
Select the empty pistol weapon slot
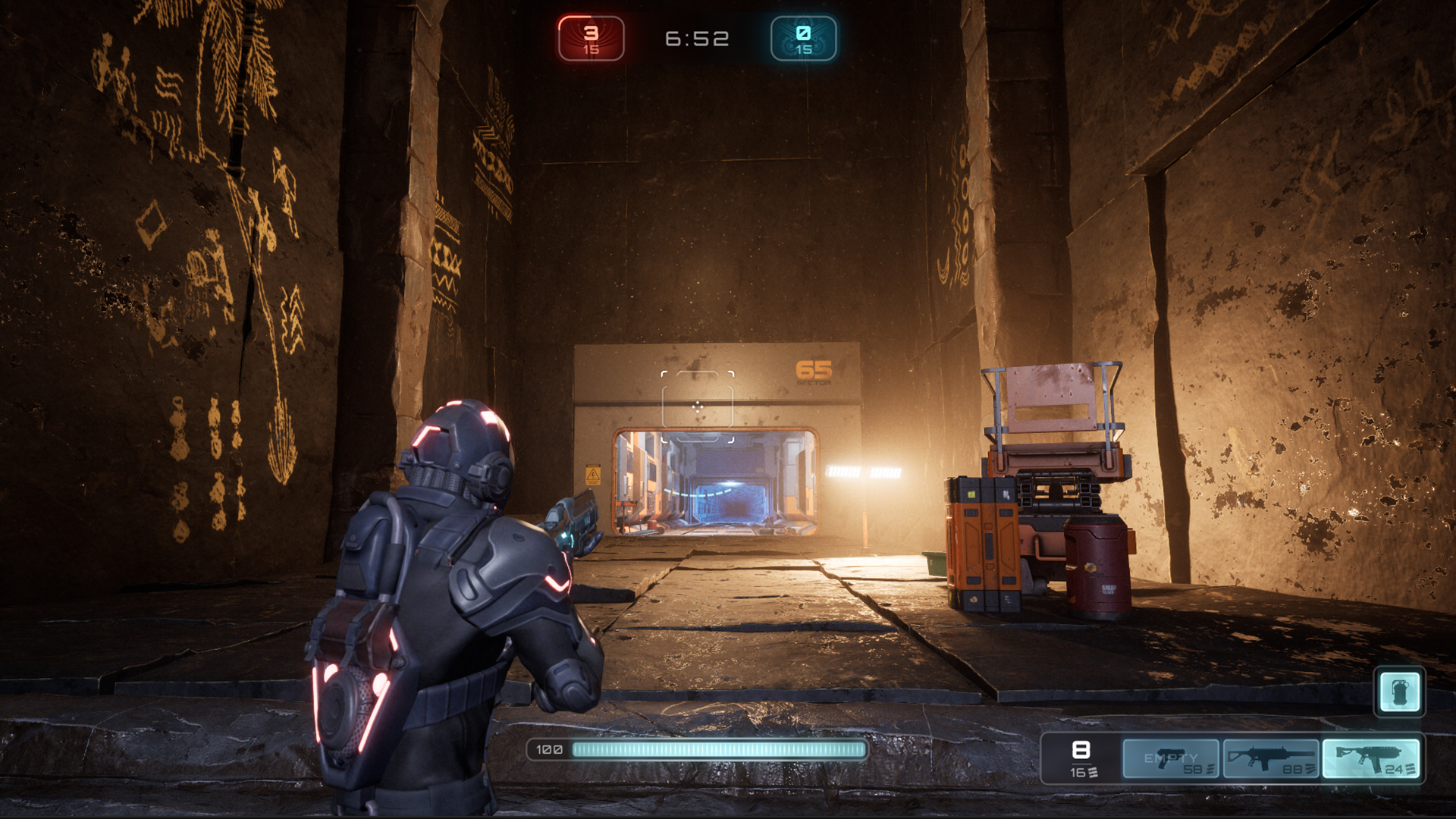click(1172, 758)
